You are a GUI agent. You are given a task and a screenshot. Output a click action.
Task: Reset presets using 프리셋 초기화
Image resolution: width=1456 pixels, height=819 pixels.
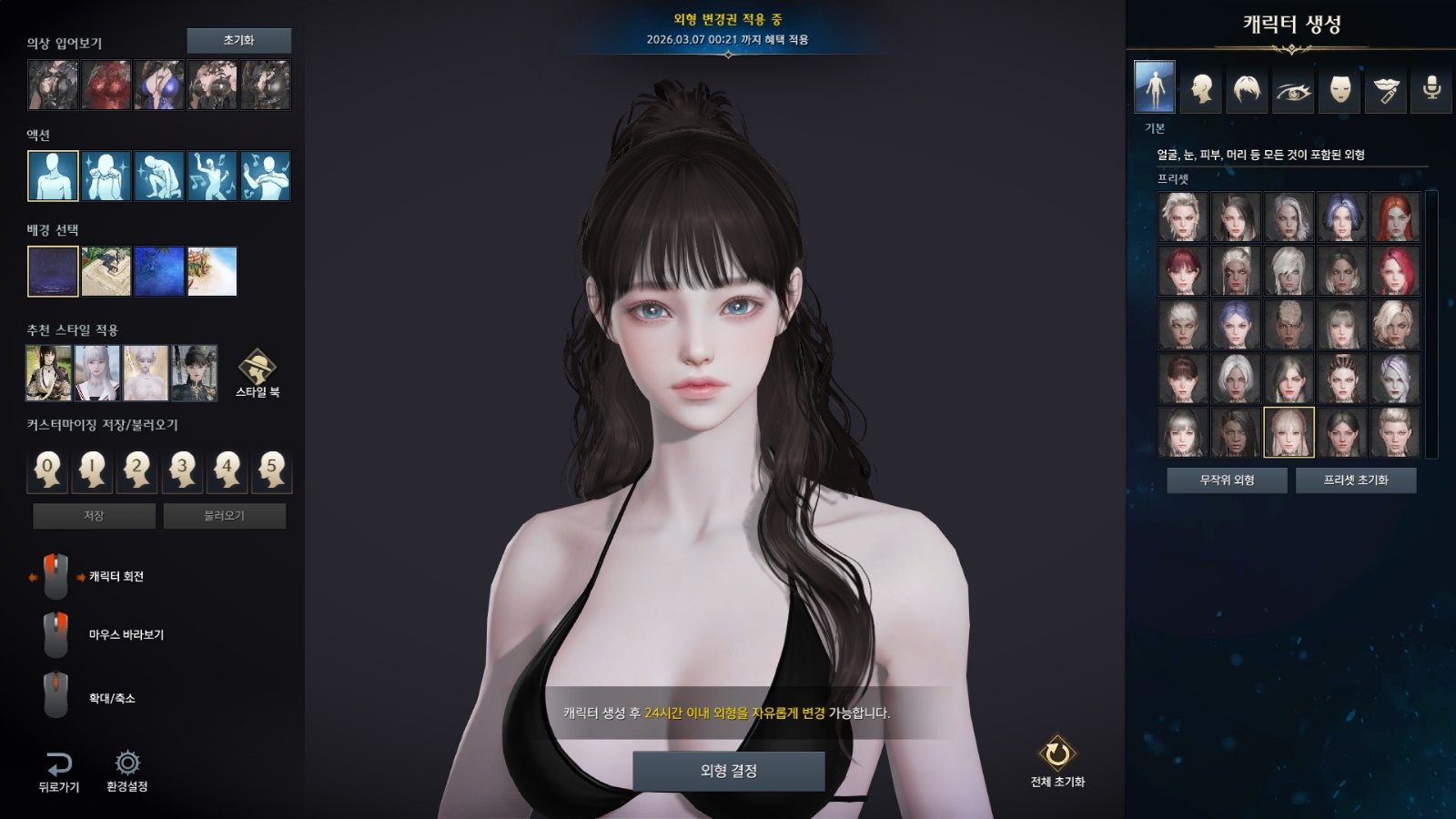1355,480
